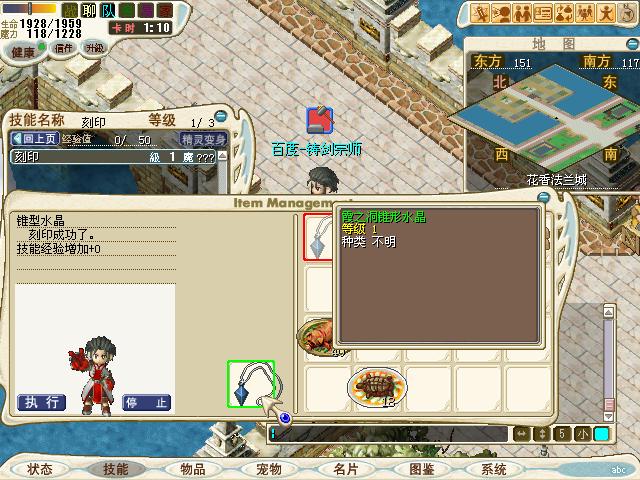Go back with 回上页 button
This screenshot has width=640, height=480.
35,139
